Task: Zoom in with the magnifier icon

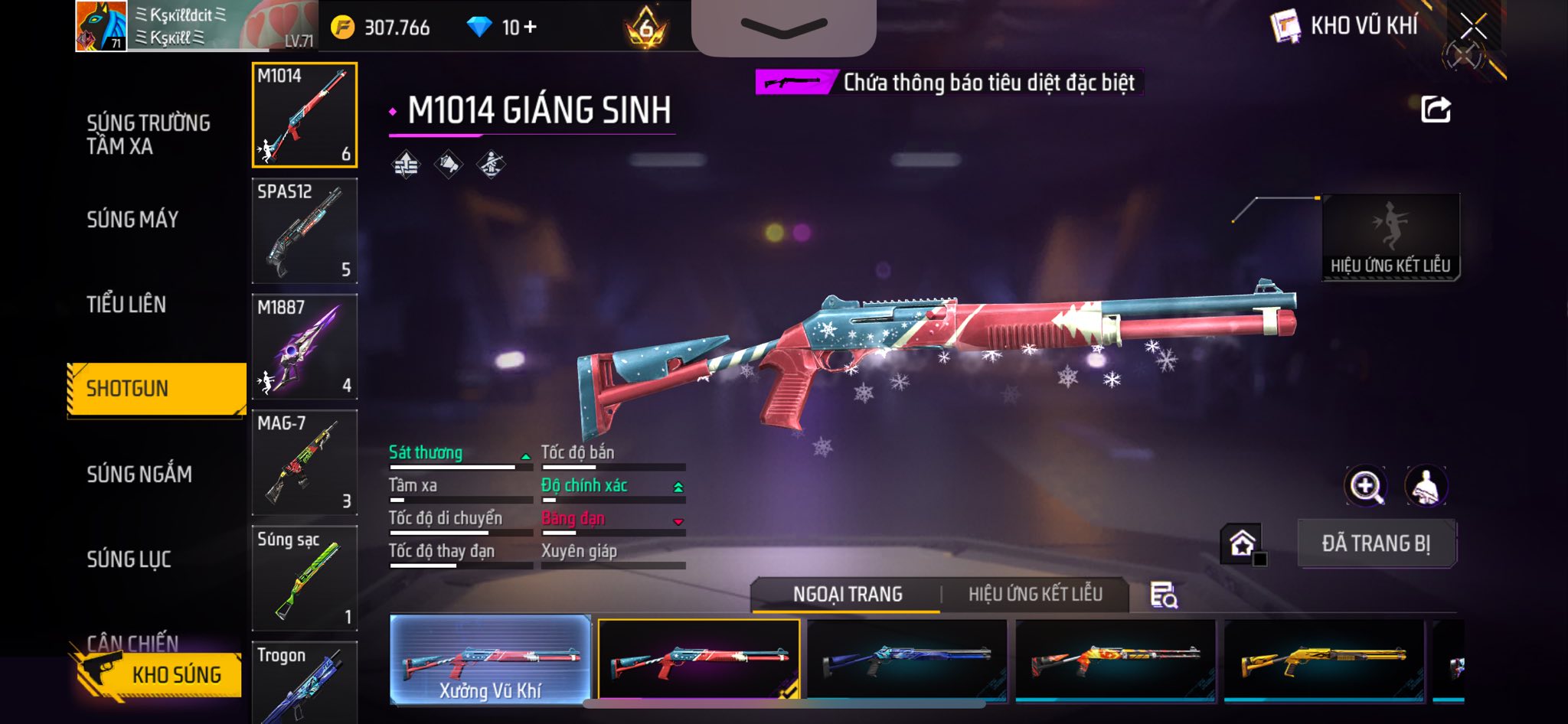Action: coord(1365,486)
